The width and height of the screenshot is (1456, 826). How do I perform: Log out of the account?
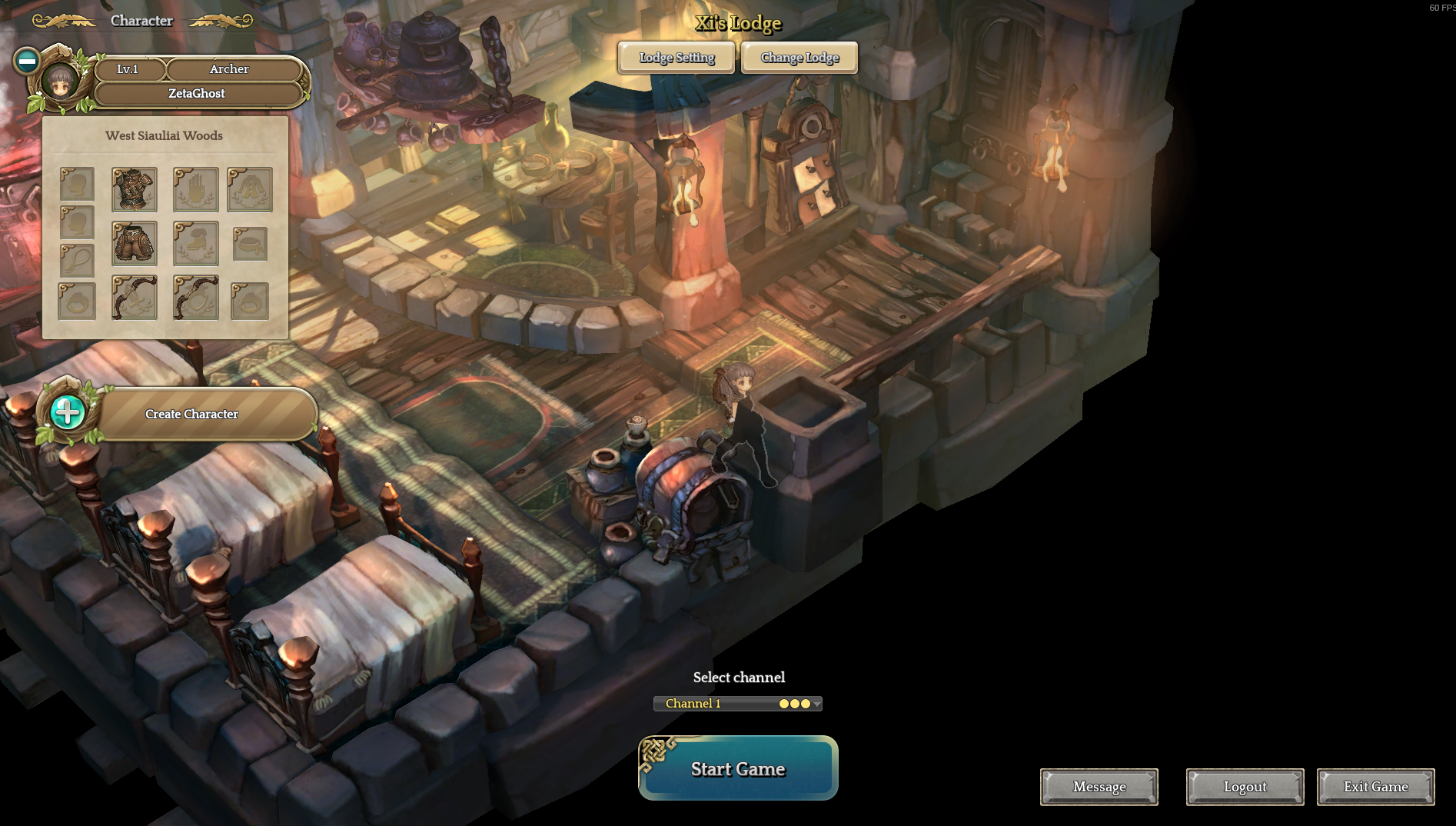click(x=1245, y=787)
